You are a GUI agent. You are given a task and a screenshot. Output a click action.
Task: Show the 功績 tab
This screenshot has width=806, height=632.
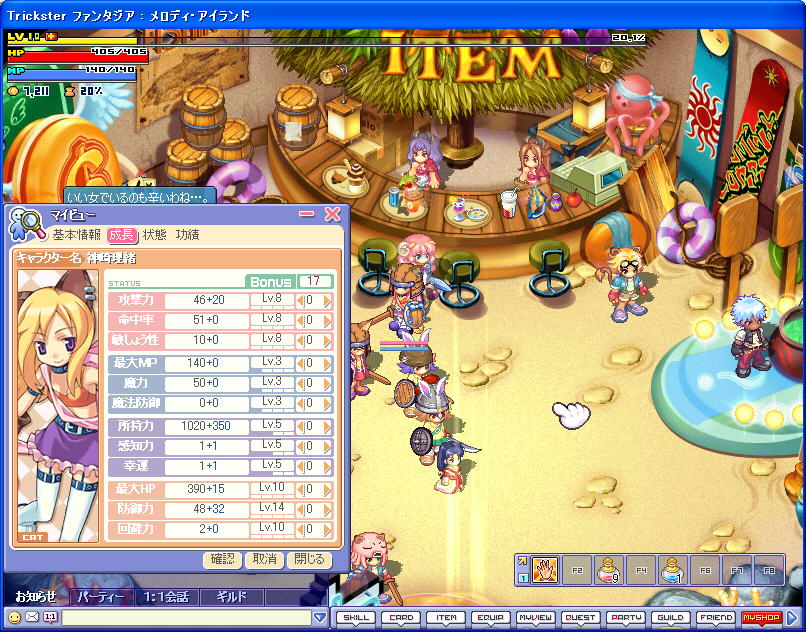[187, 235]
